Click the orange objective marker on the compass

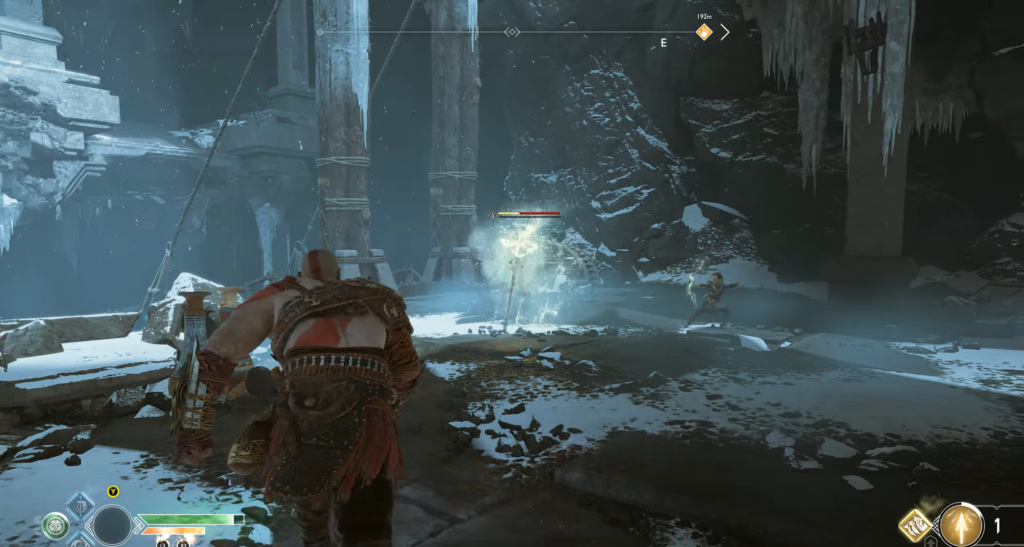704,32
